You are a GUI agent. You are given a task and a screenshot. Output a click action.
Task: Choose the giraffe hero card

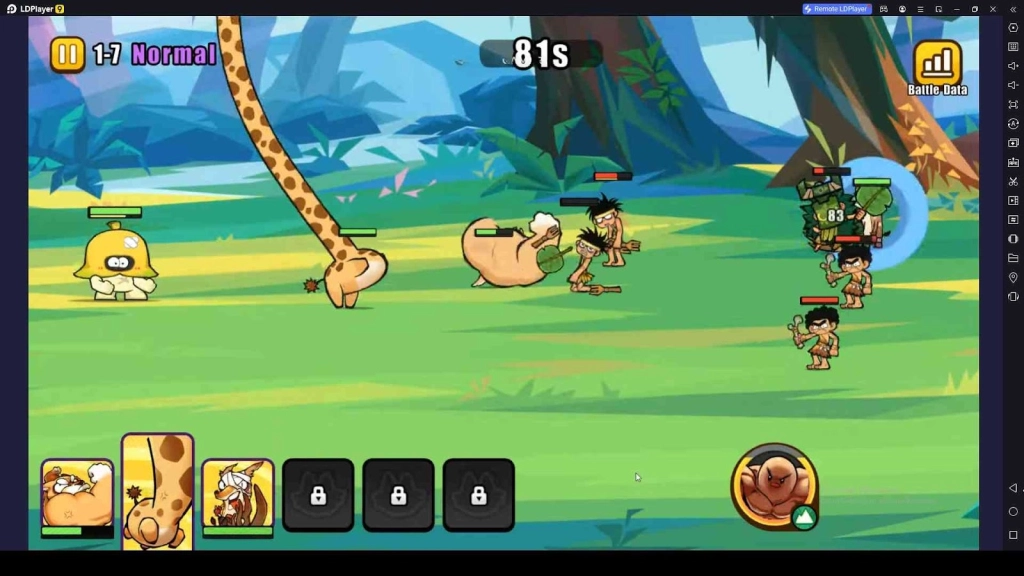(158, 492)
